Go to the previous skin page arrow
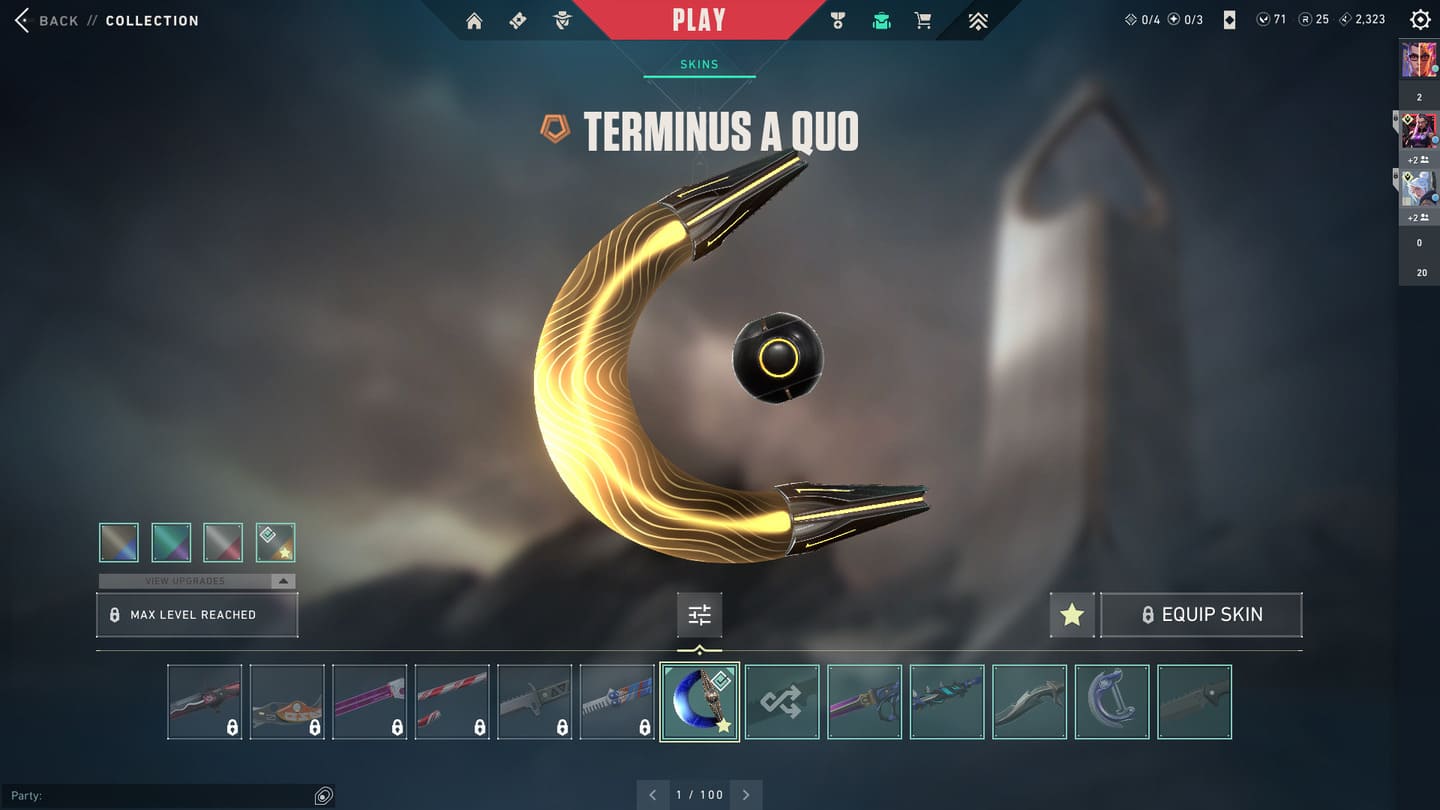 pos(653,795)
